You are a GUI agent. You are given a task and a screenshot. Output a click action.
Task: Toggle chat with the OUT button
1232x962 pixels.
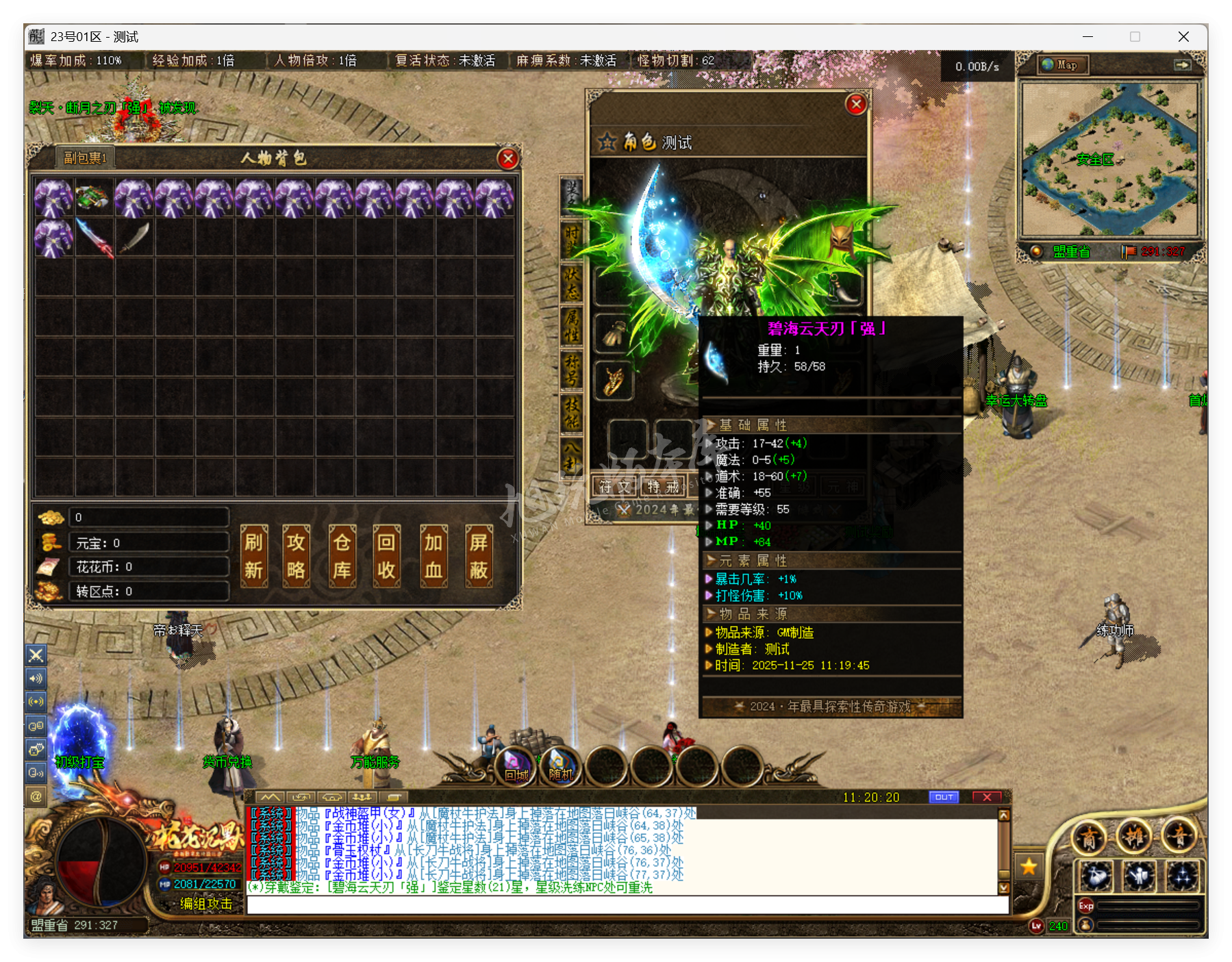point(944,796)
